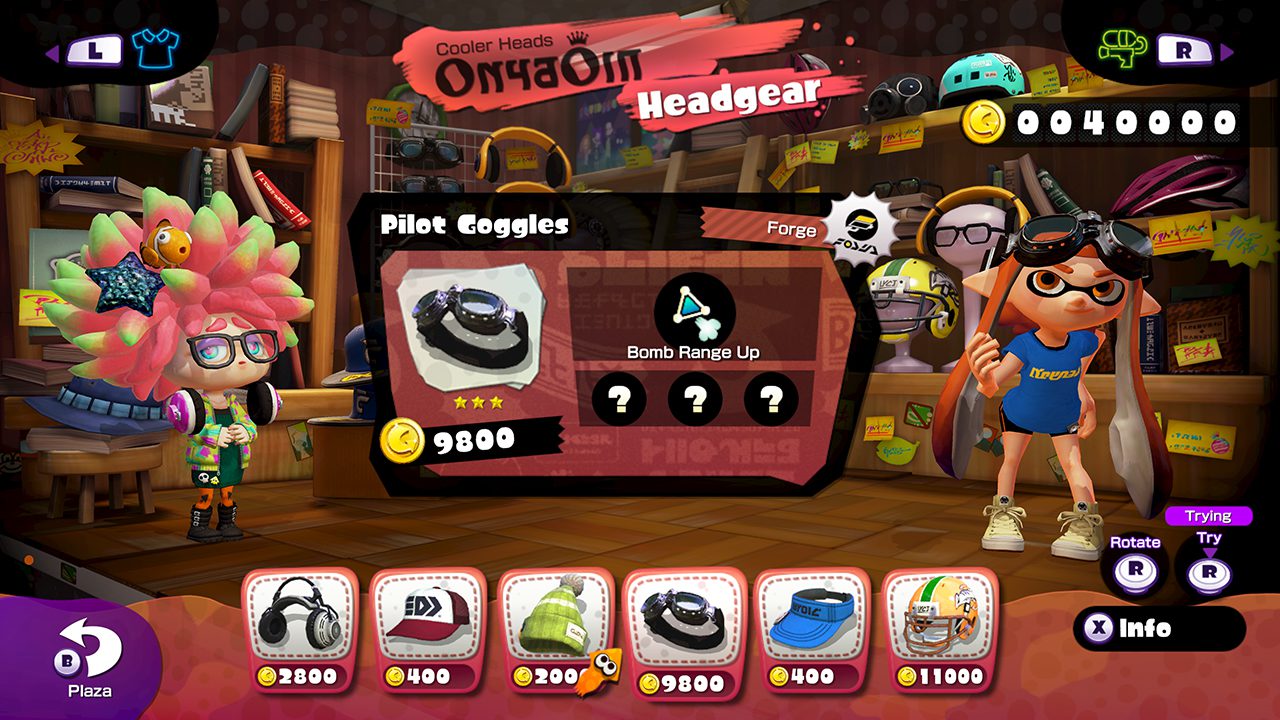
Task: Select the studio headphones priced 2800
Action: [299, 629]
